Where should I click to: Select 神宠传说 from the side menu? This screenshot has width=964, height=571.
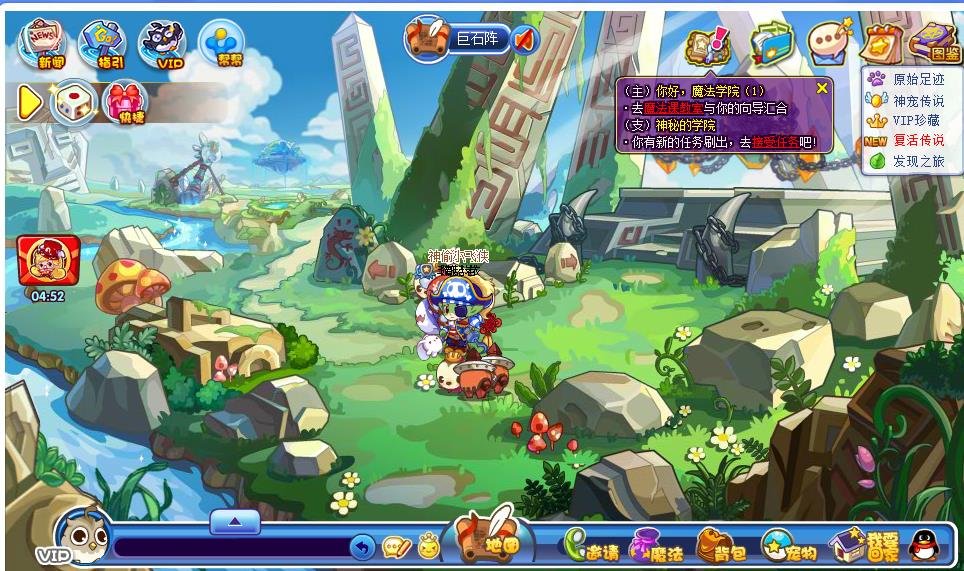917,100
